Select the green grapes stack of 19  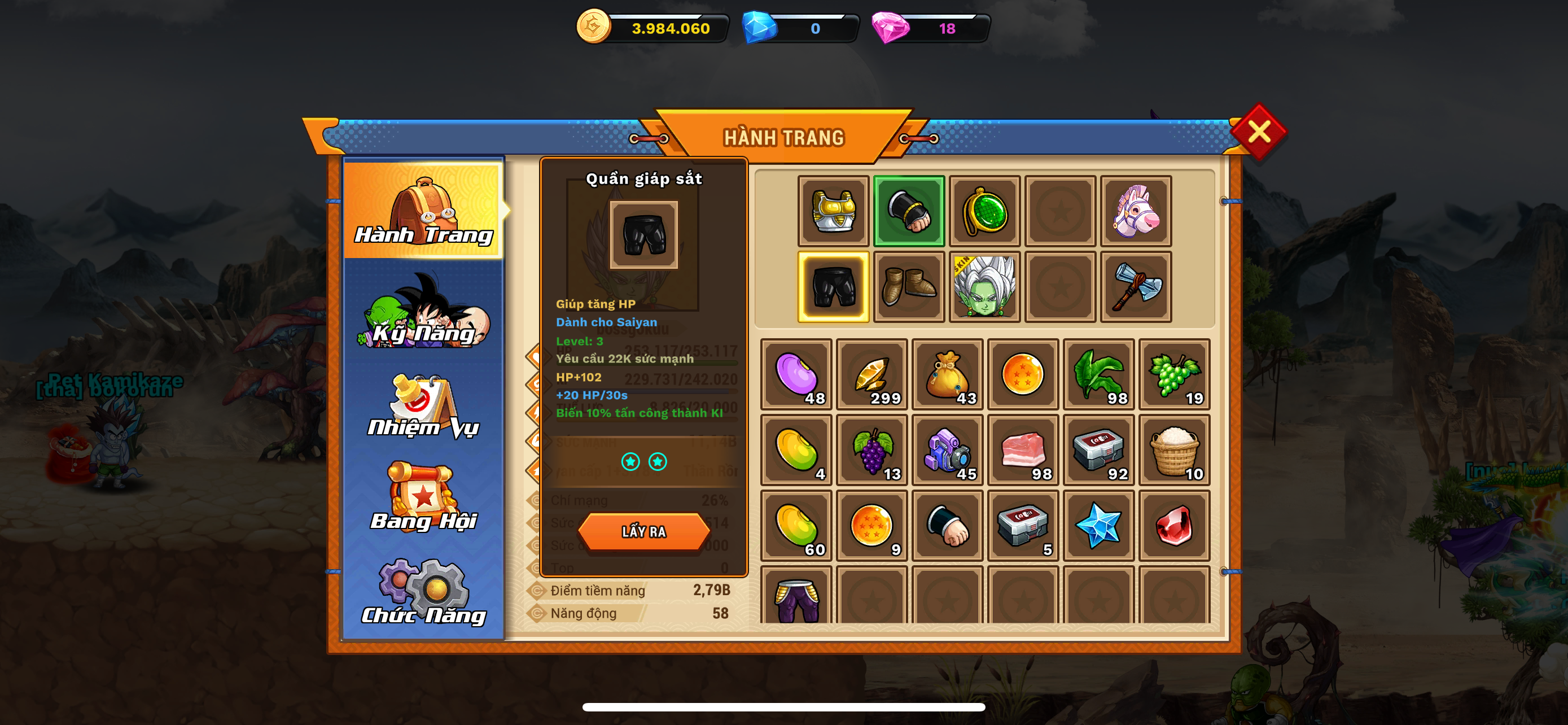1174,374
